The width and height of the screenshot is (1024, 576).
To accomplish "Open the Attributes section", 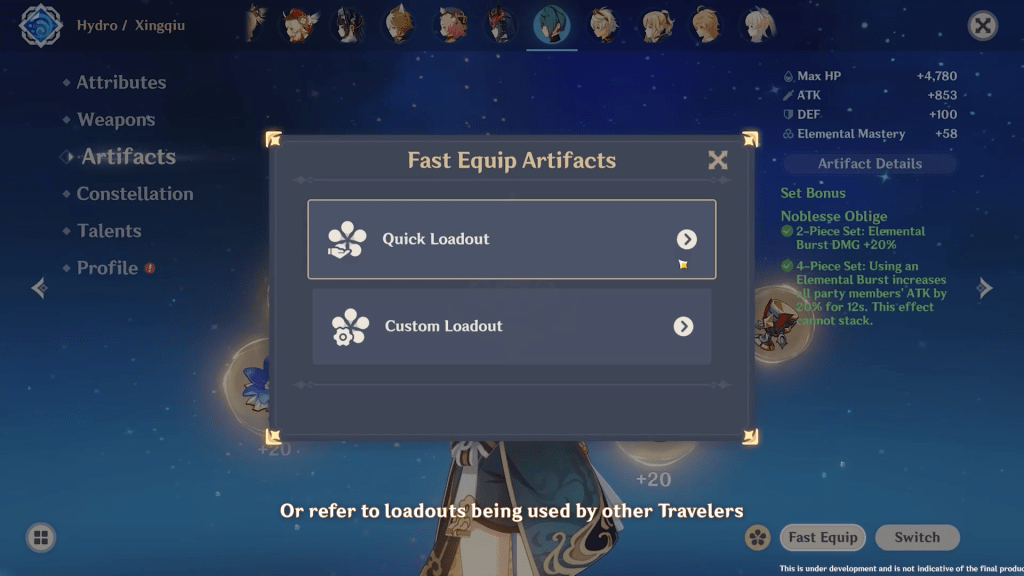I will [x=121, y=82].
